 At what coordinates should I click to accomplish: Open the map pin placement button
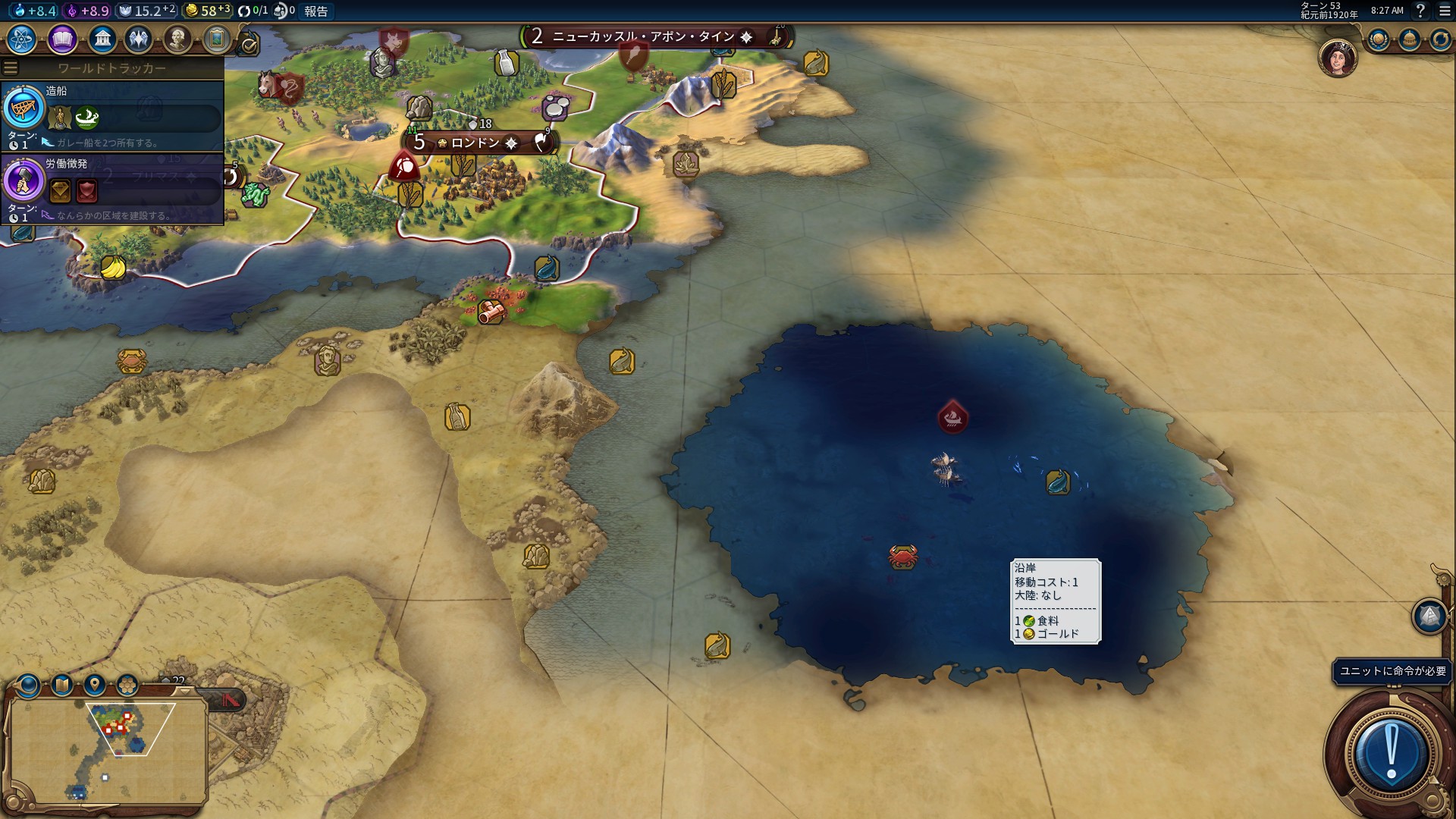point(95,686)
